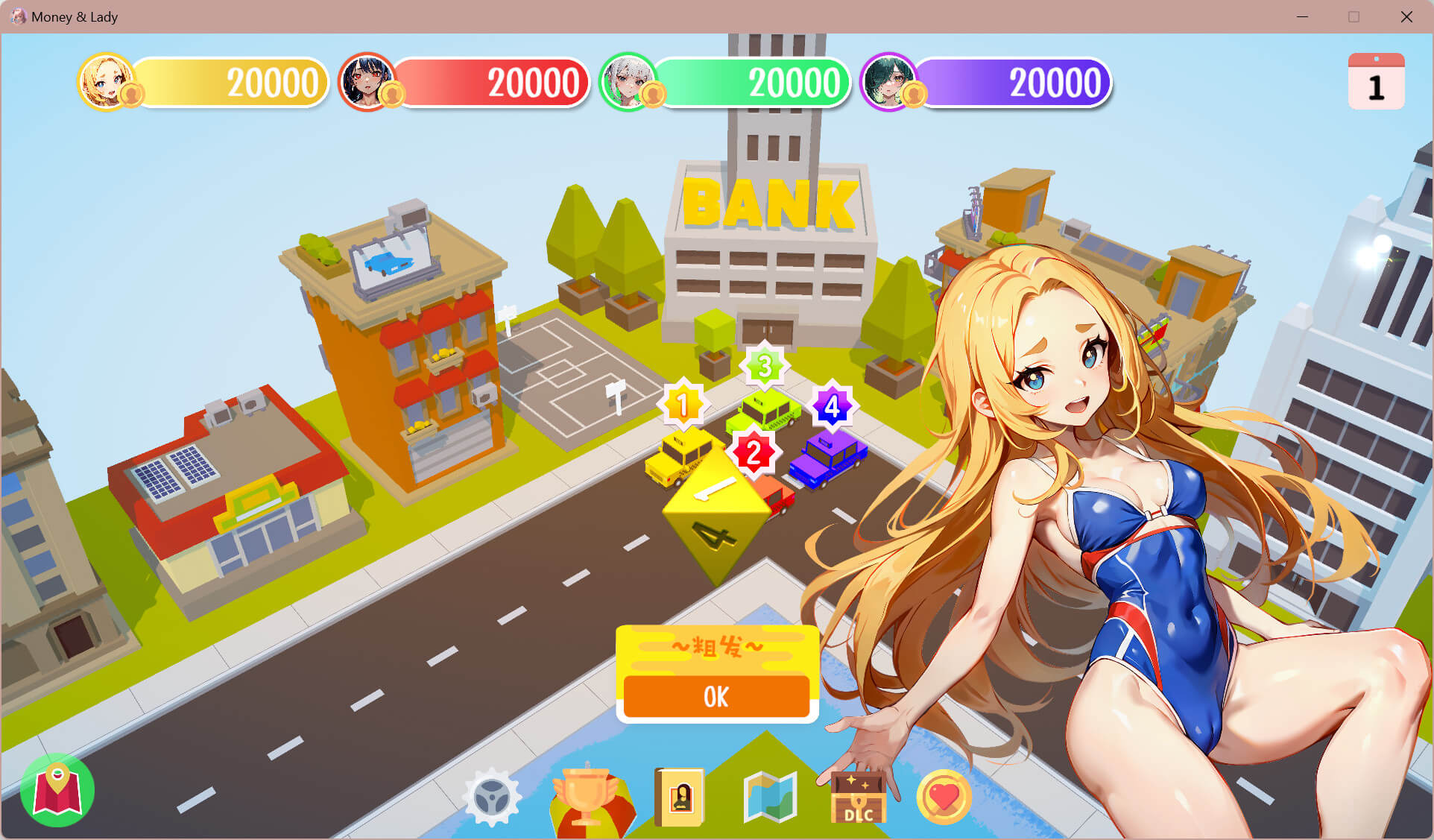
Task: Click the heart coin icon
Action: coord(944,798)
